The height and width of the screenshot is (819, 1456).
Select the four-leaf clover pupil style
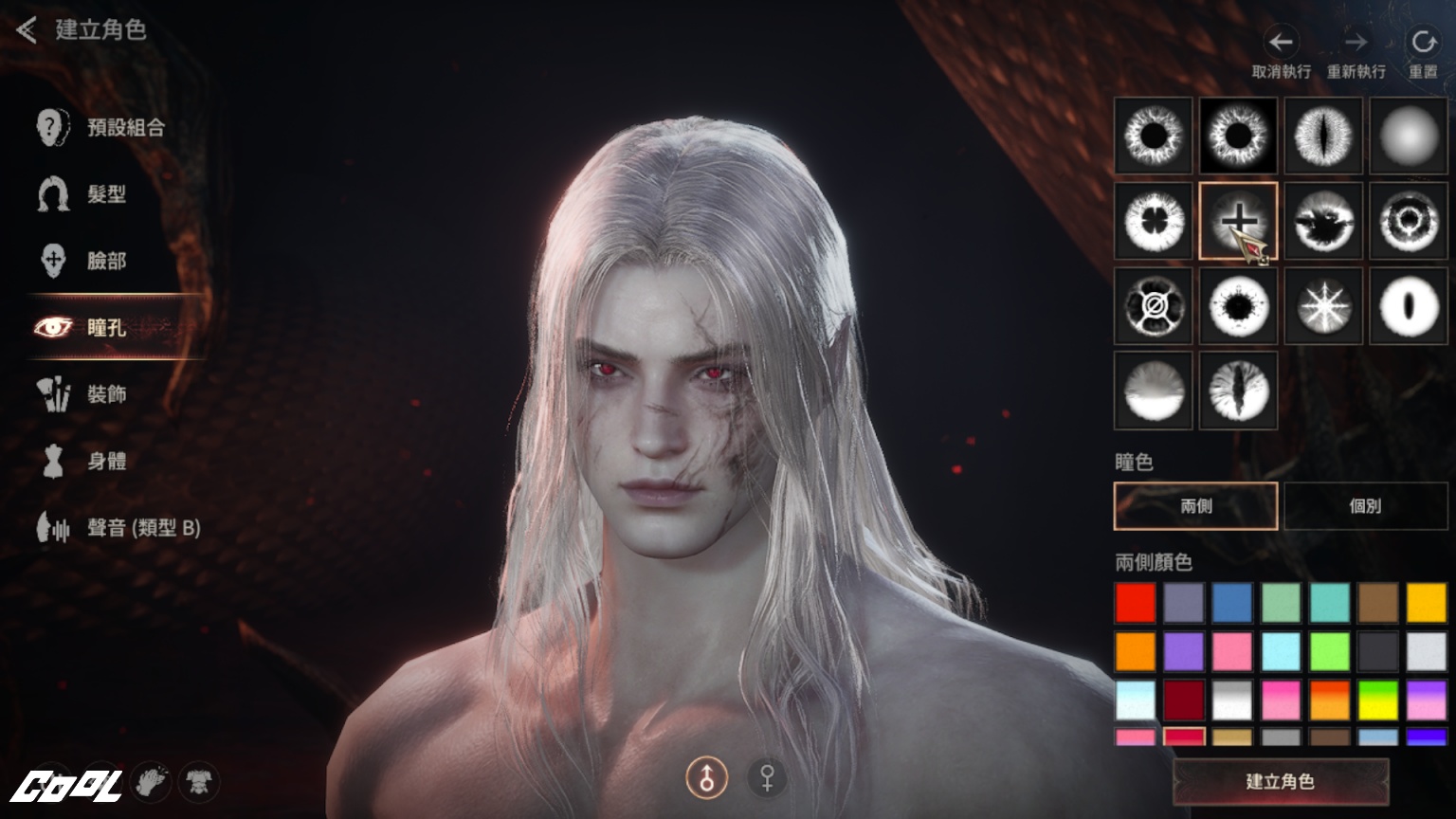[x=1154, y=221]
